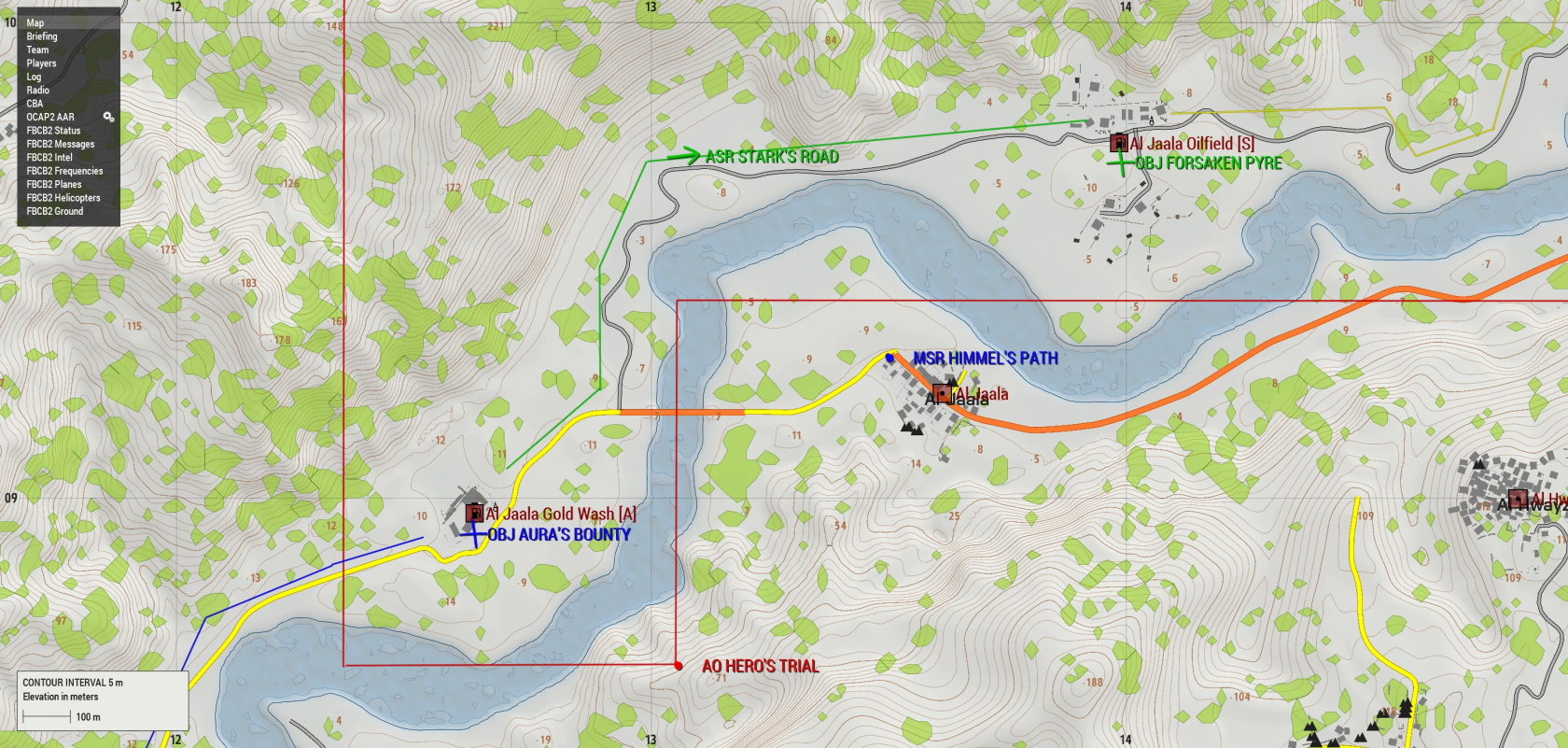
Task: Show FBCB2 Frequencies
Action: pyautogui.click(x=64, y=171)
